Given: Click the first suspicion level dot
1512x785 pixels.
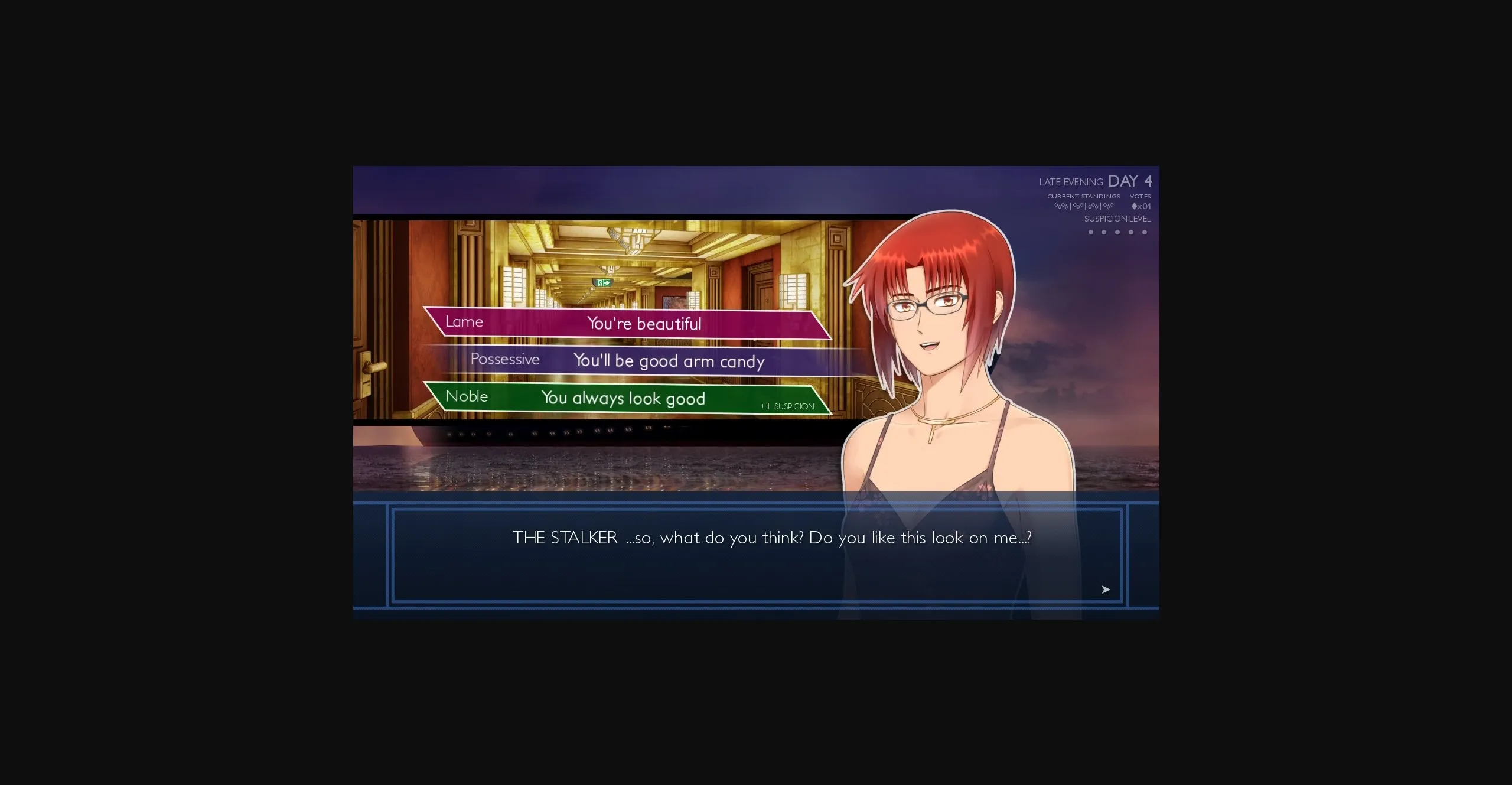Looking at the screenshot, I should (1090, 233).
